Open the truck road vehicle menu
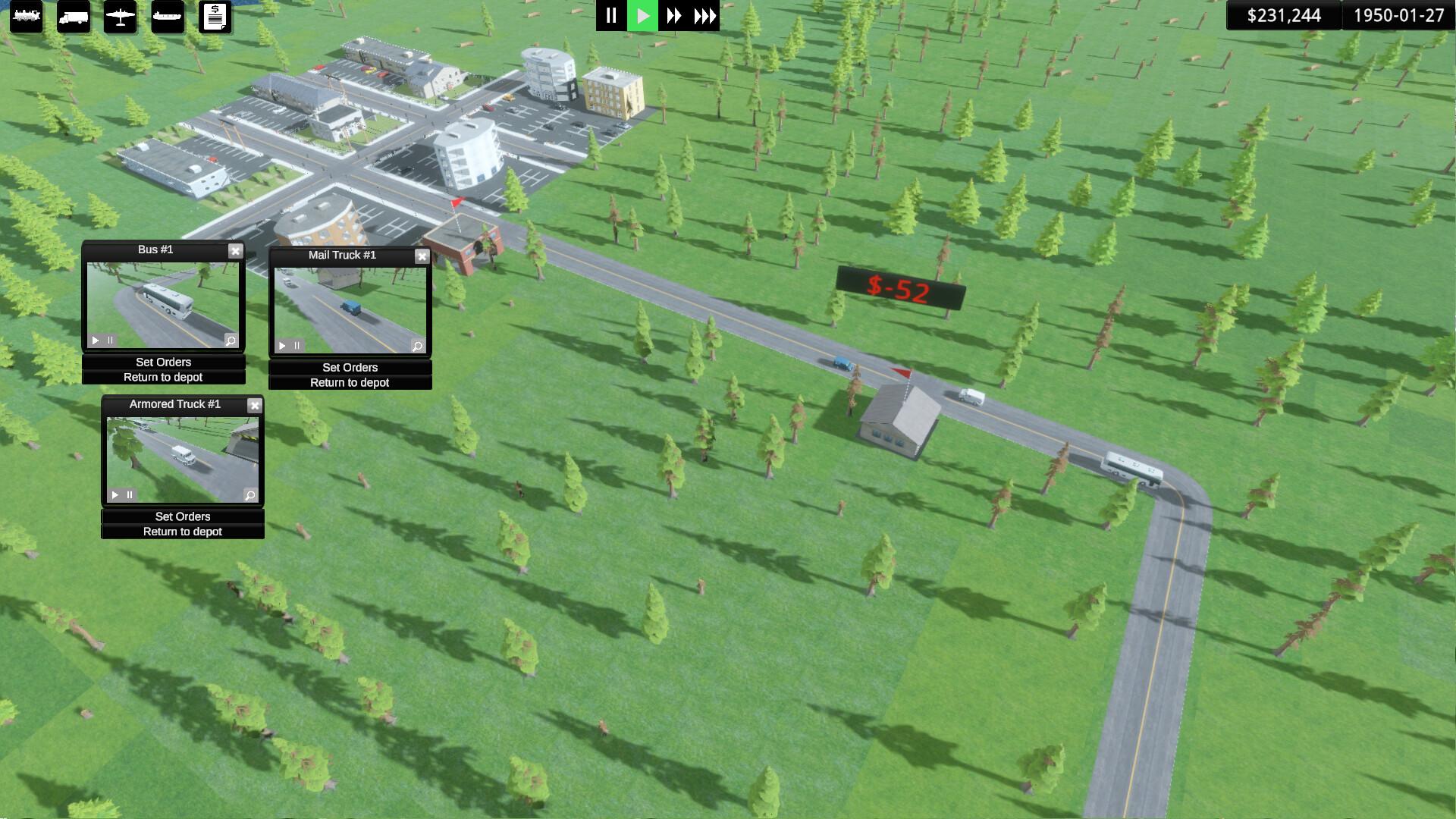1456x819 pixels. 74,16
